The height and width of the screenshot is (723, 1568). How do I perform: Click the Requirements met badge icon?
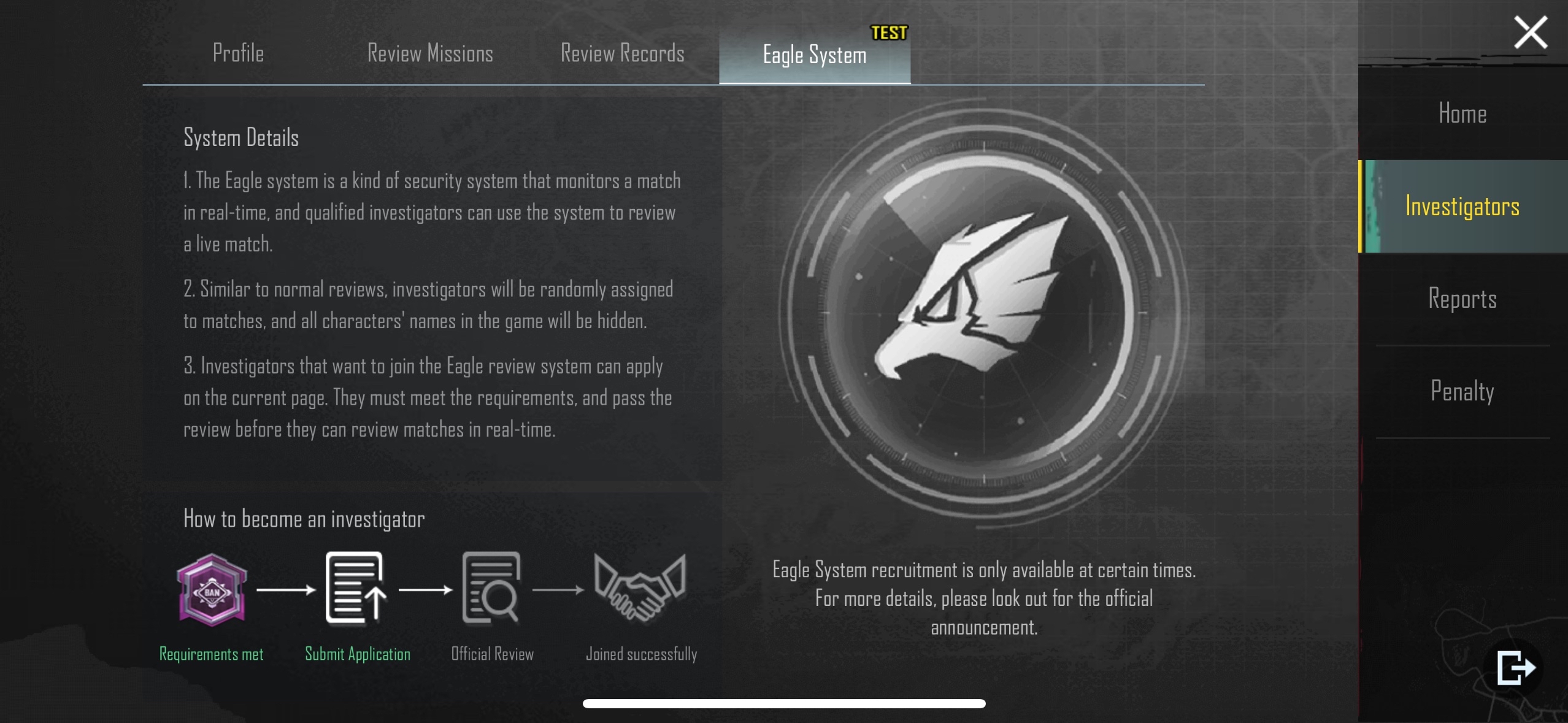(212, 590)
